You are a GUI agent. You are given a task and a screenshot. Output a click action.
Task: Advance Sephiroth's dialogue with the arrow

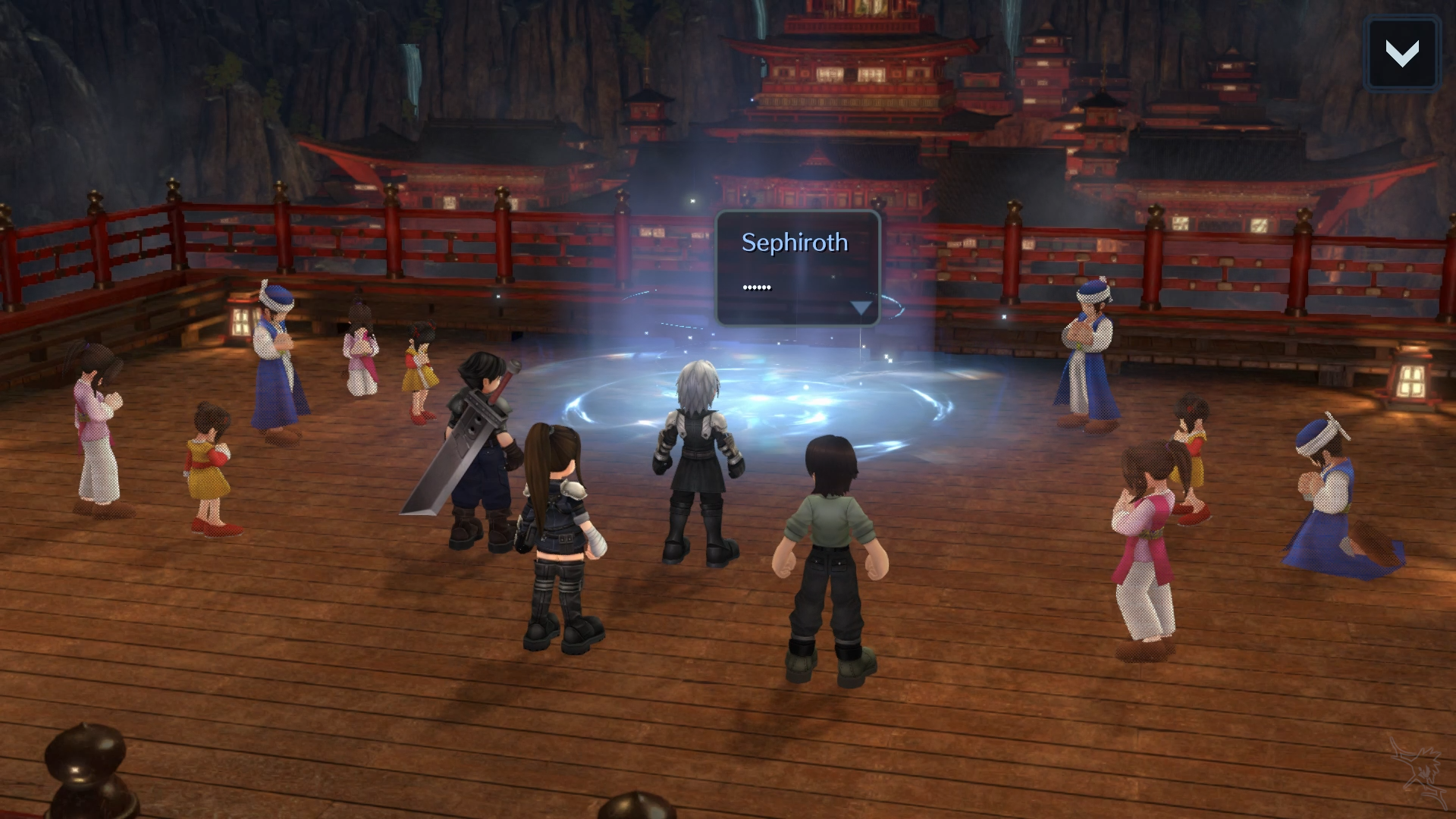tap(861, 307)
